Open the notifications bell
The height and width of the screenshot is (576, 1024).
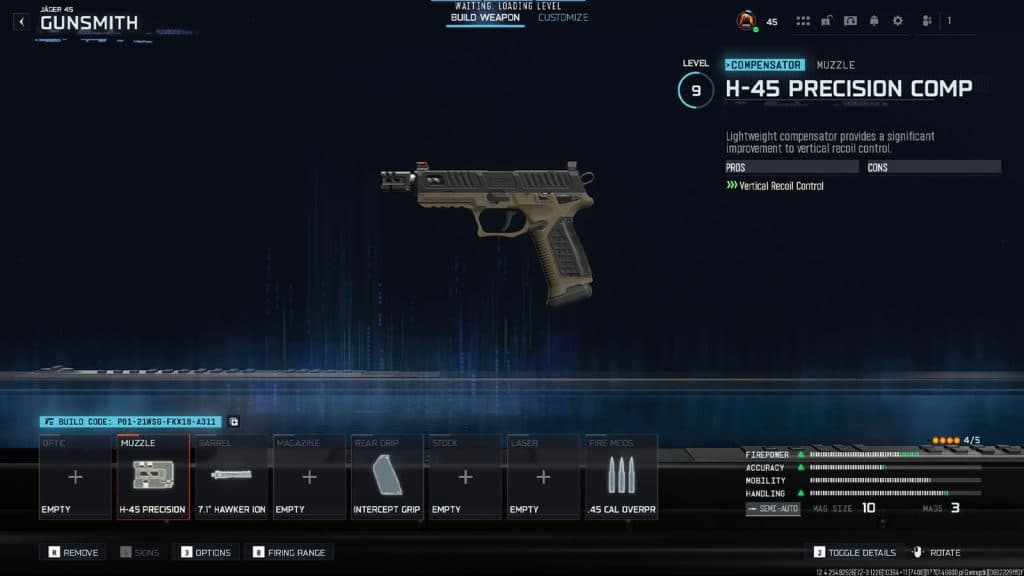874,21
